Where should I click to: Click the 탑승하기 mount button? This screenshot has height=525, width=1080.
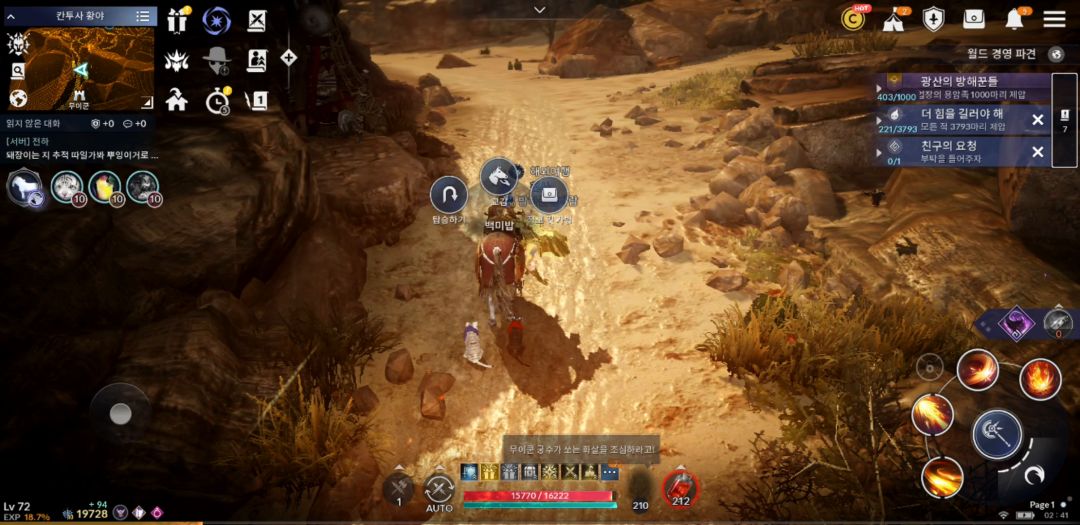pos(448,194)
